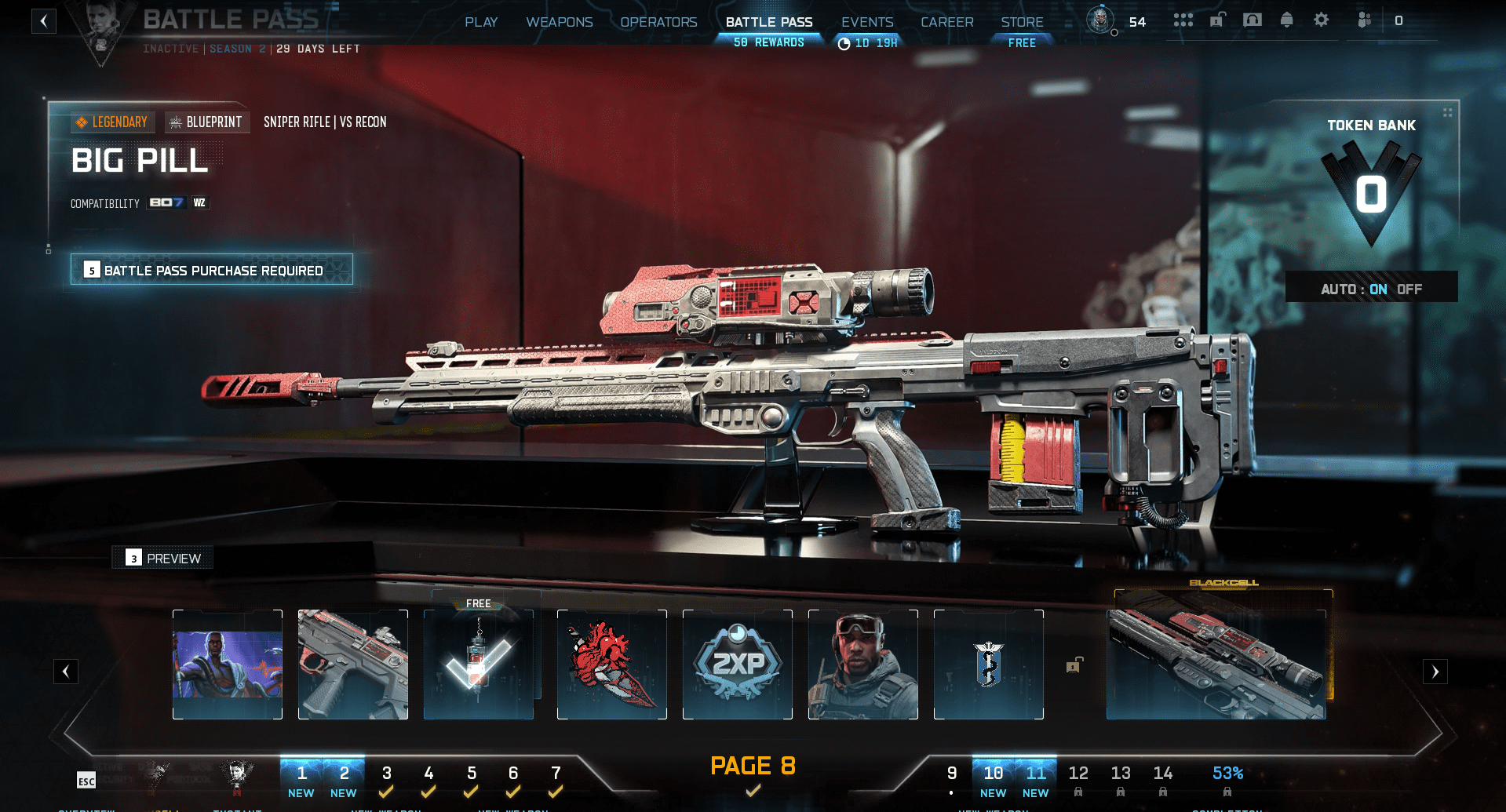Open the notifications bell
The width and height of the screenshot is (1506, 812).
coord(1286,20)
